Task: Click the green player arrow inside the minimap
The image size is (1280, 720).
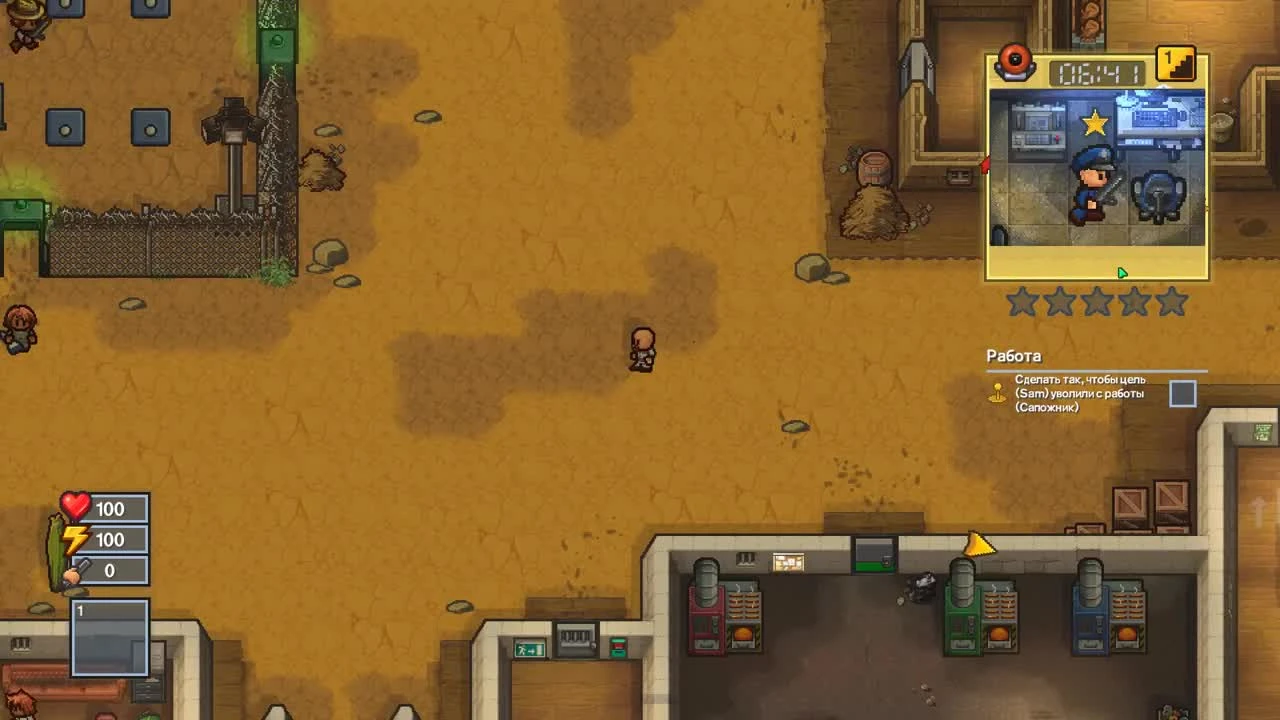Action: 1121,272
